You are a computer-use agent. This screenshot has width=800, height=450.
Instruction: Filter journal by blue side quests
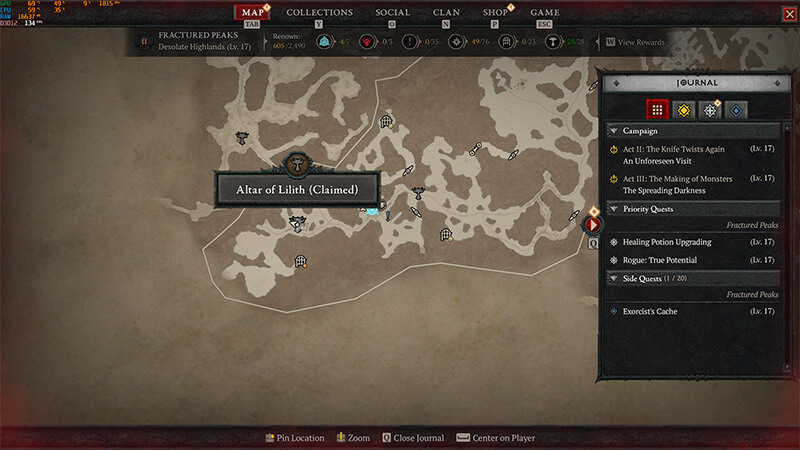tap(736, 109)
